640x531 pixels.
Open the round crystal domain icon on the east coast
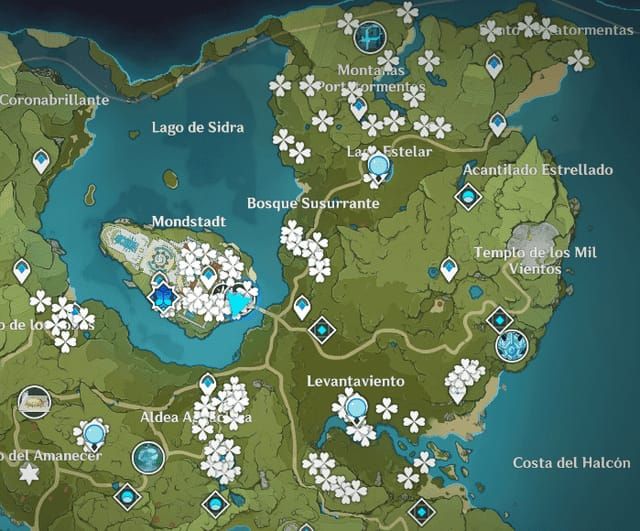[511, 345]
